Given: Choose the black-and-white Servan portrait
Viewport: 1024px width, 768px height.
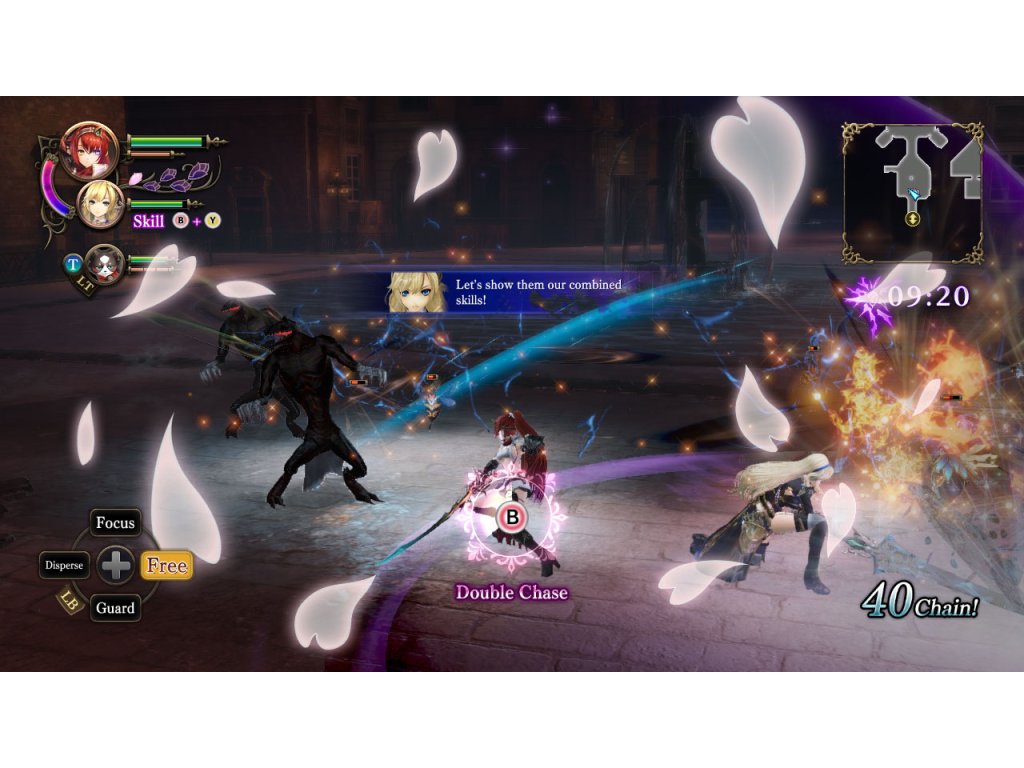Looking at the screenshot, I should coord(104,265).
